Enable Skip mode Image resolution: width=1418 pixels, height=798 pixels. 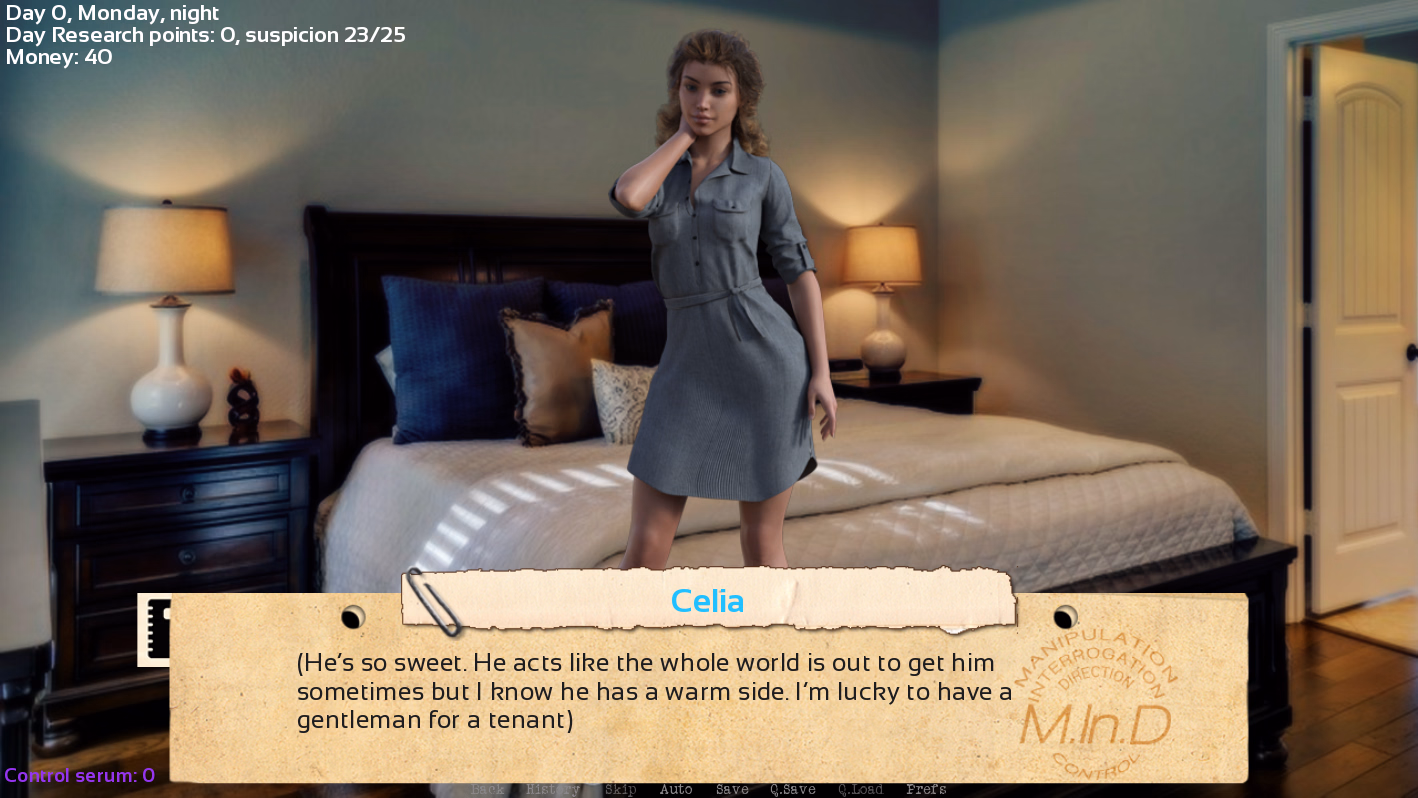point(620,789)
